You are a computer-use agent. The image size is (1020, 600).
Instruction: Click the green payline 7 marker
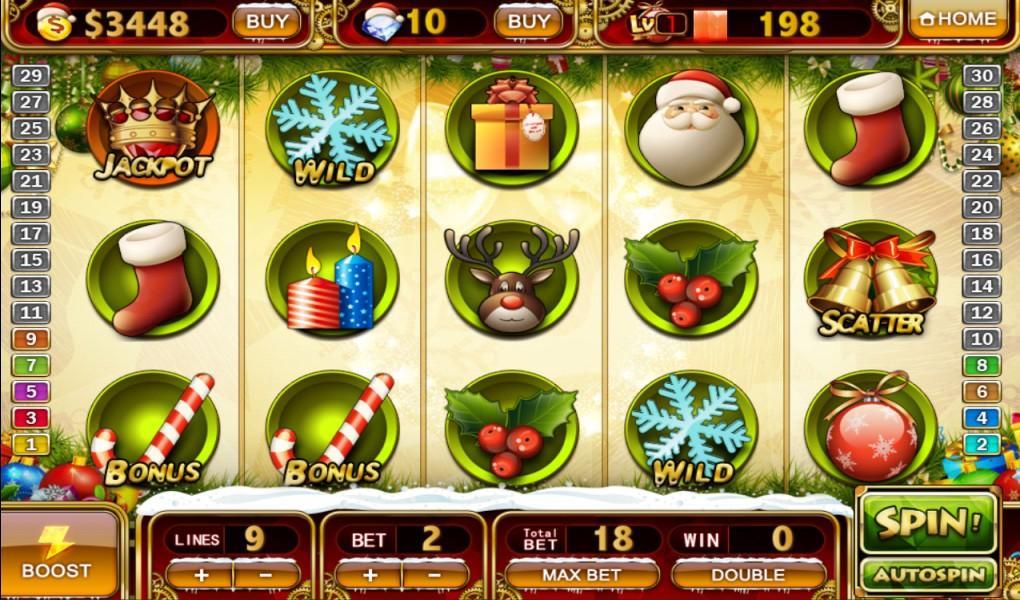click(x=31, y=366)
